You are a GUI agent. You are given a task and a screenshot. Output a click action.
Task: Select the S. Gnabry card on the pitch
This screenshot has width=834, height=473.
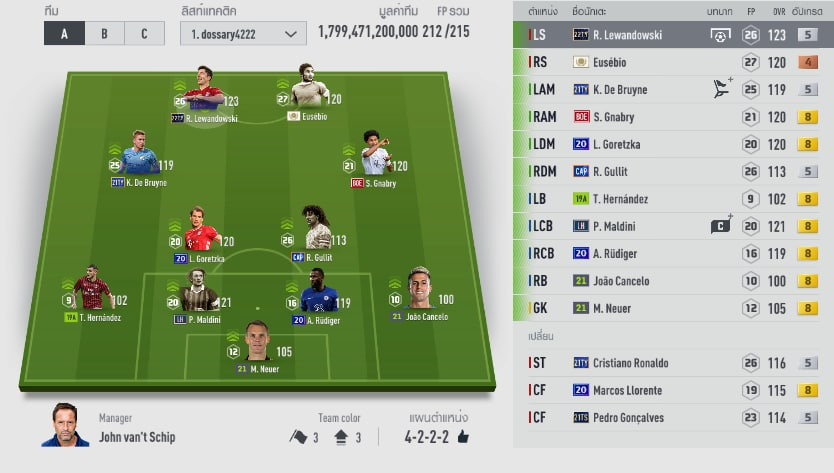click(x=374, y=156)
